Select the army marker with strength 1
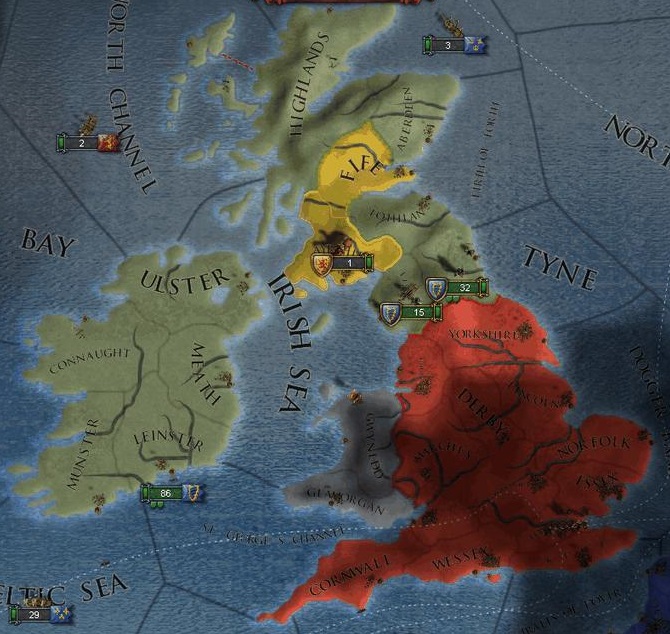 341,263
